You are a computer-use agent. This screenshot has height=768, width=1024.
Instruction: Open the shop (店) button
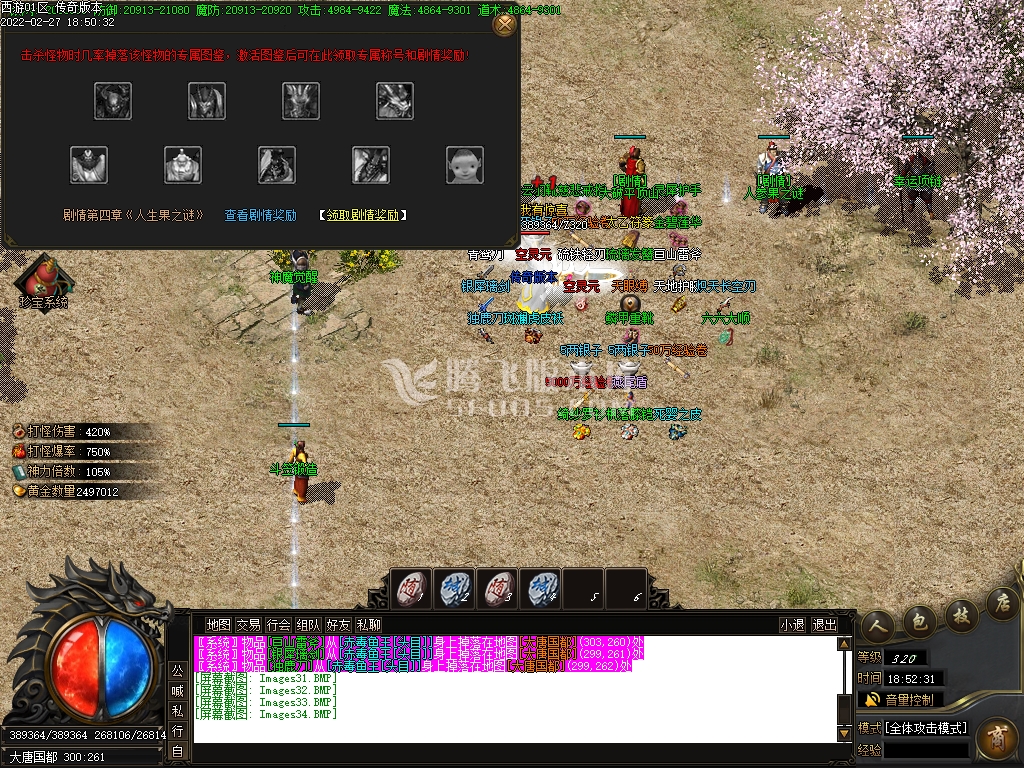point(1001,602)
